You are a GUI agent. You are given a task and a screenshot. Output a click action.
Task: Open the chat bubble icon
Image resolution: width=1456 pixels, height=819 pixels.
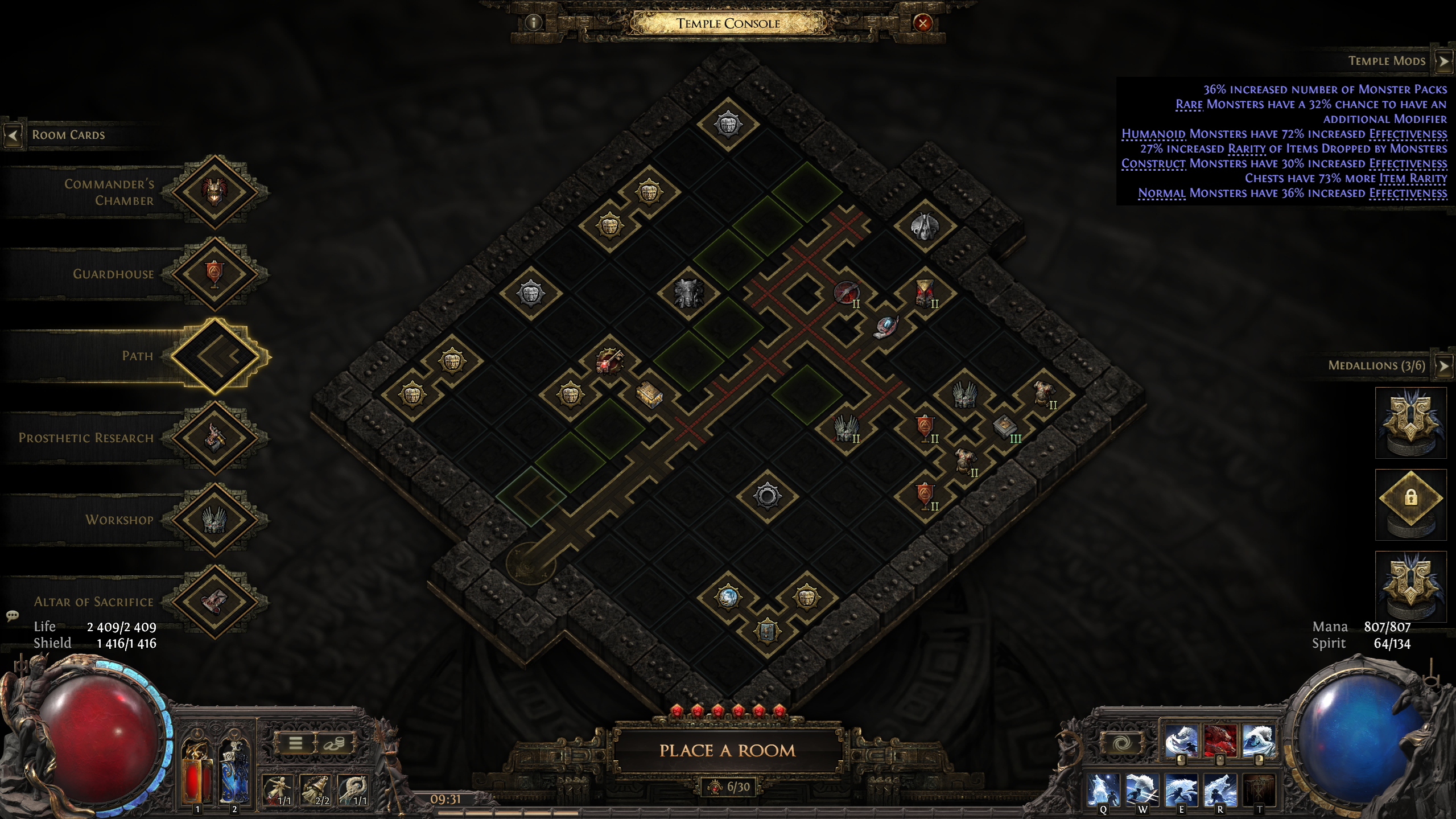coord(13,616)
